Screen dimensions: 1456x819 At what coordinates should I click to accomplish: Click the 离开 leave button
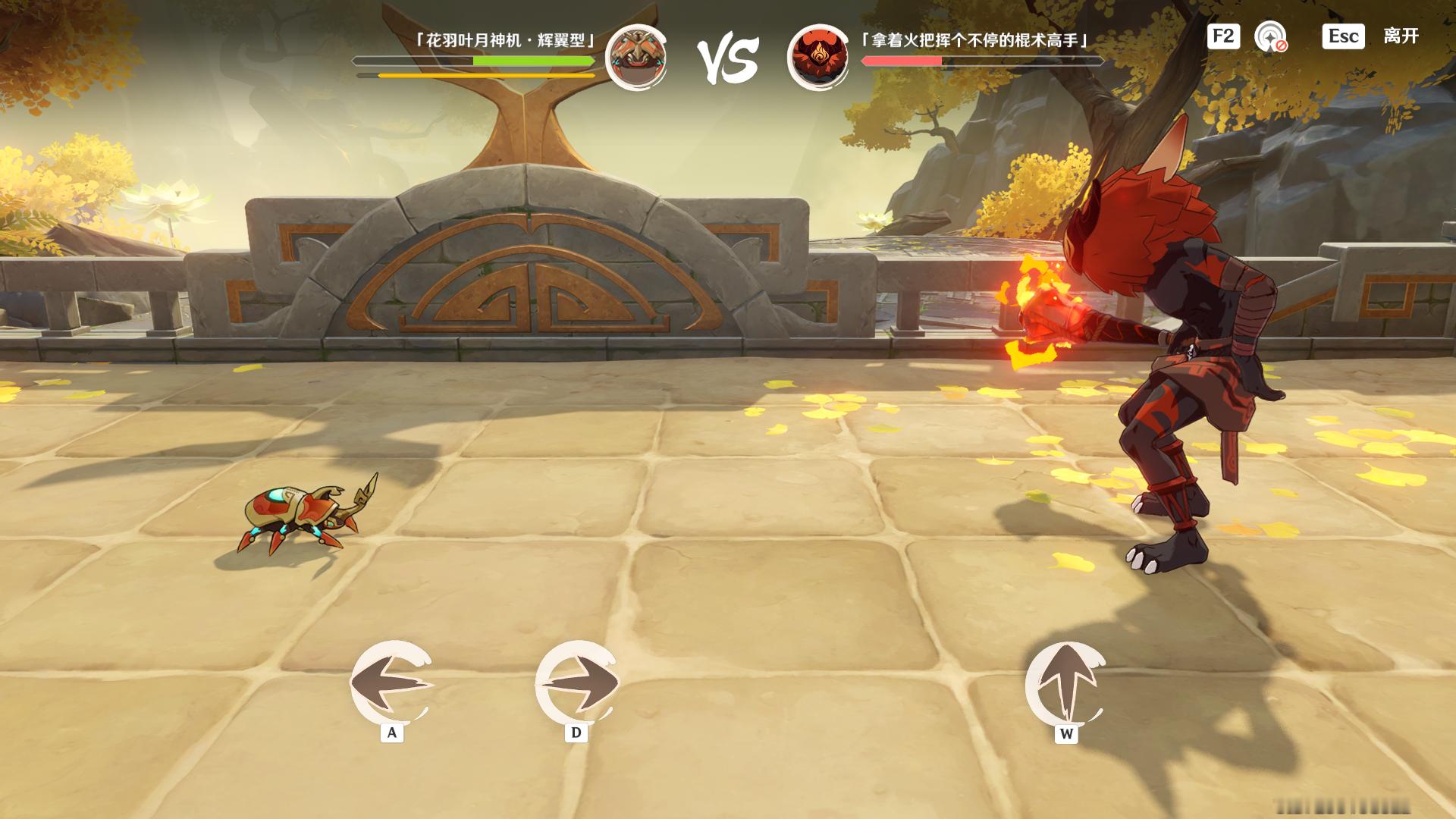click(1400, 36)
